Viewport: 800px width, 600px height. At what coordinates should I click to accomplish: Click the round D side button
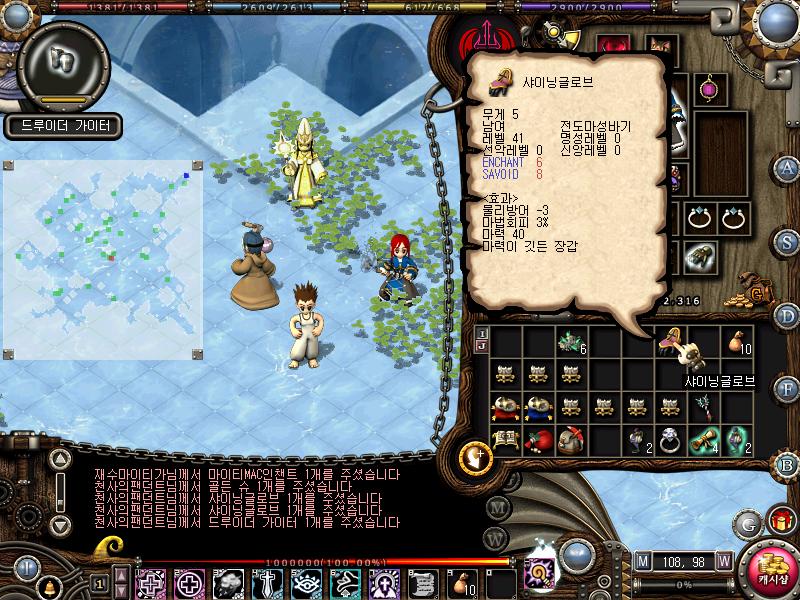coord(788,316)
